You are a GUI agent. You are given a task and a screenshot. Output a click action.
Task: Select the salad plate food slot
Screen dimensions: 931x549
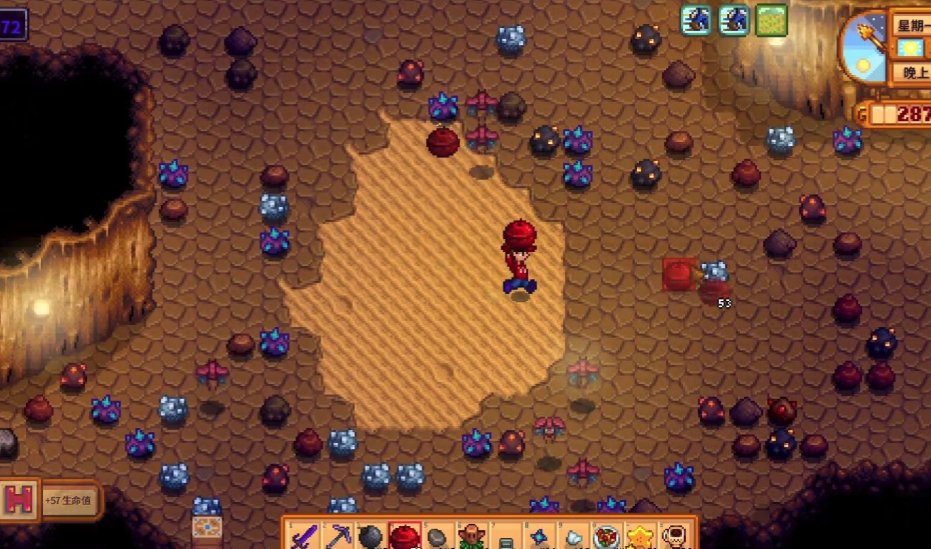click(x=608, y=537)
